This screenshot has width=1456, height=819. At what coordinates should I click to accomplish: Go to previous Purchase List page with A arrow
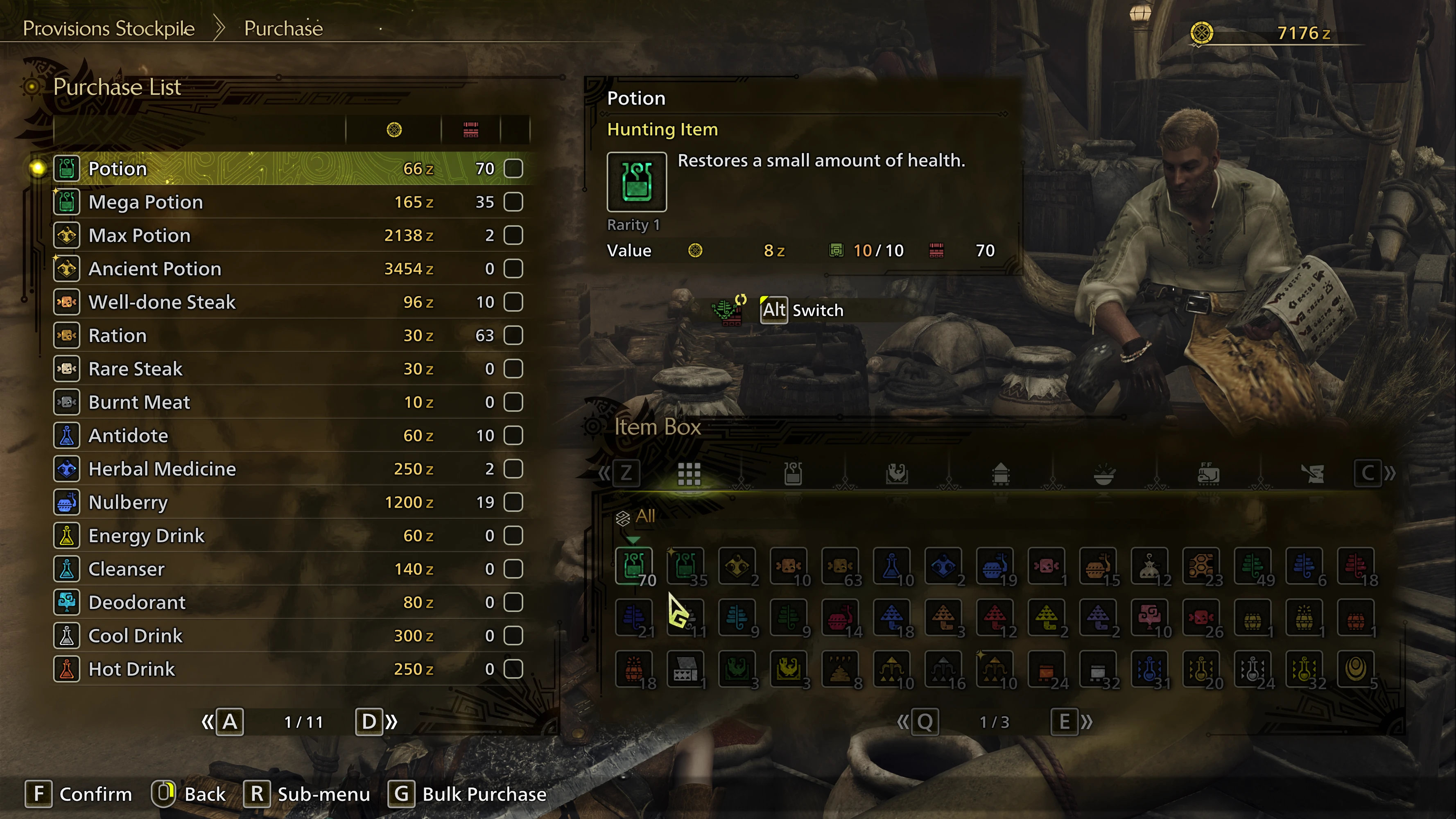tap(229, 722)
